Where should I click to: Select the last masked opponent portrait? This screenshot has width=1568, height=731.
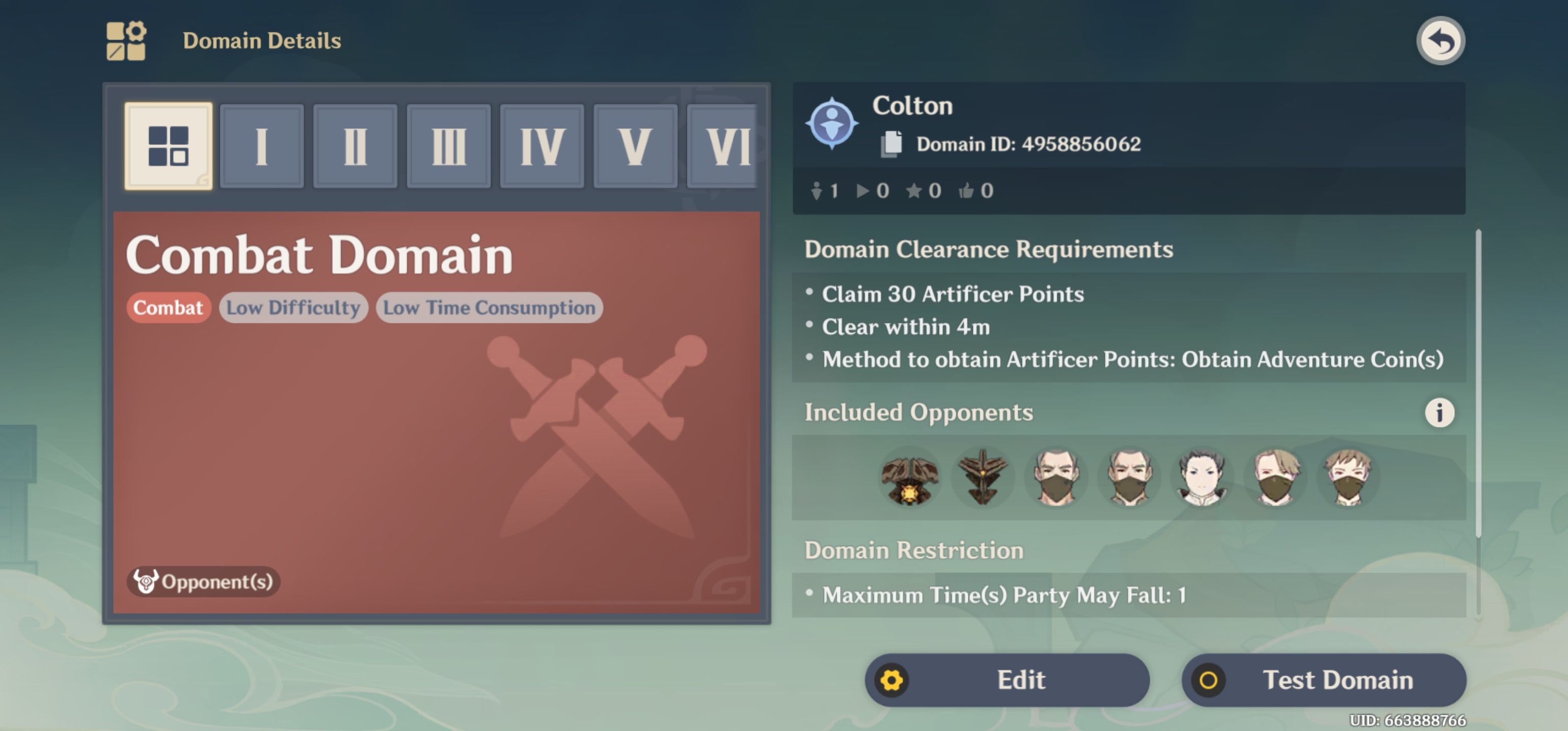(1347, 477)
